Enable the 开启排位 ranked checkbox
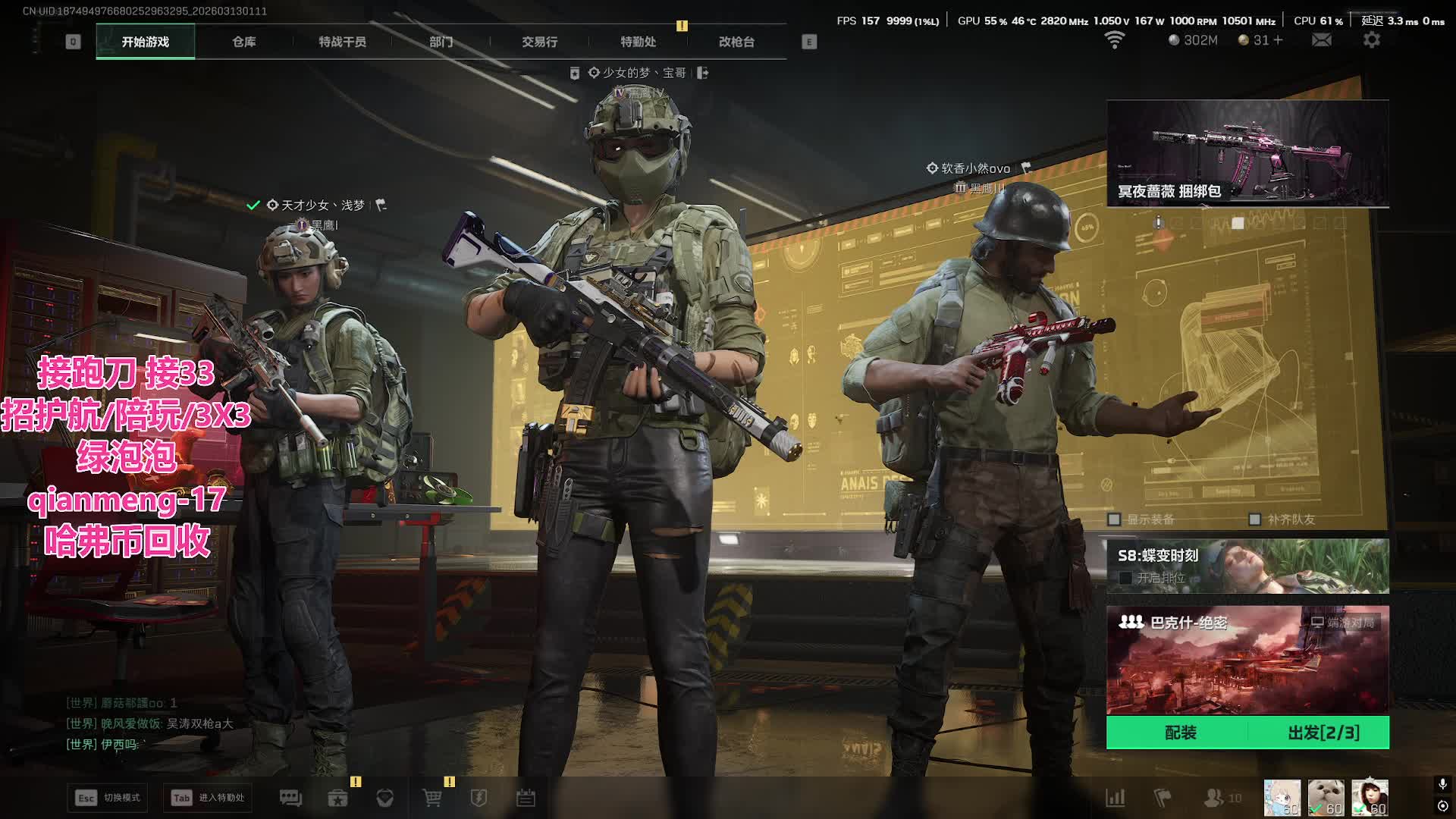This screenshot has width=1456, height=819. tap(1125, 578)
